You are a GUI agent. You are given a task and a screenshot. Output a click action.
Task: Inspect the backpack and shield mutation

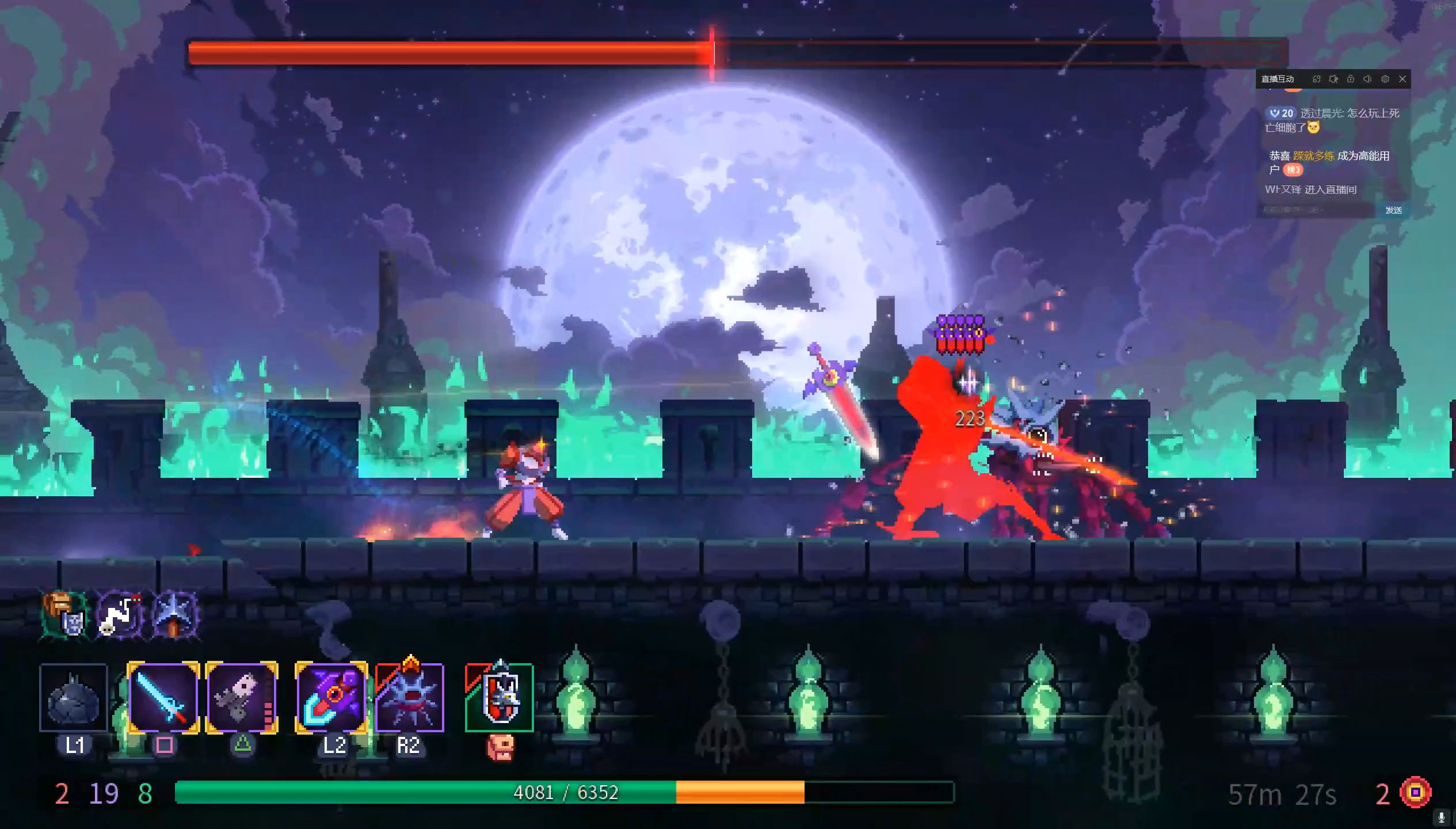[64, 615]
